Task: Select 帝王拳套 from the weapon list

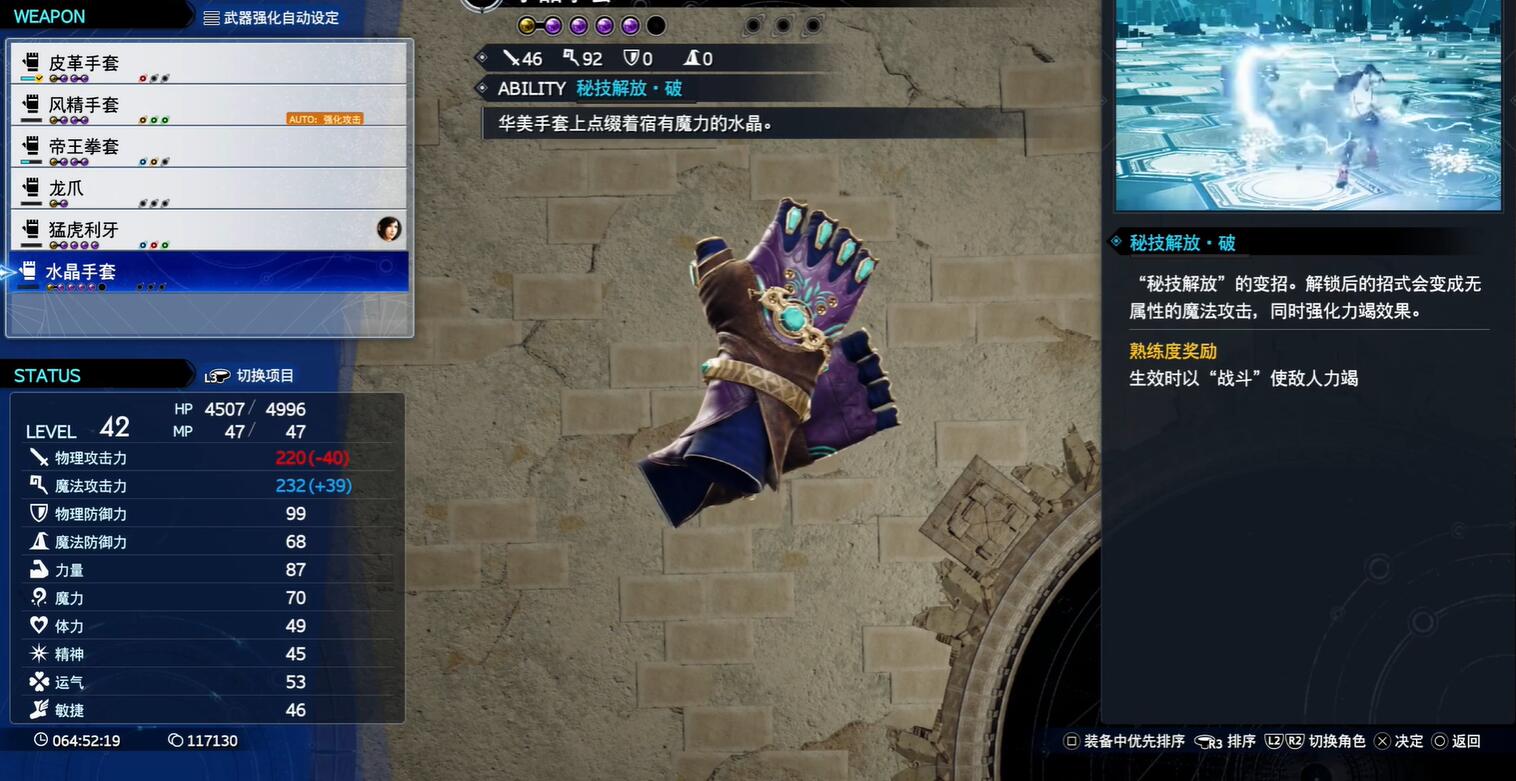Action: coord(208,147)
